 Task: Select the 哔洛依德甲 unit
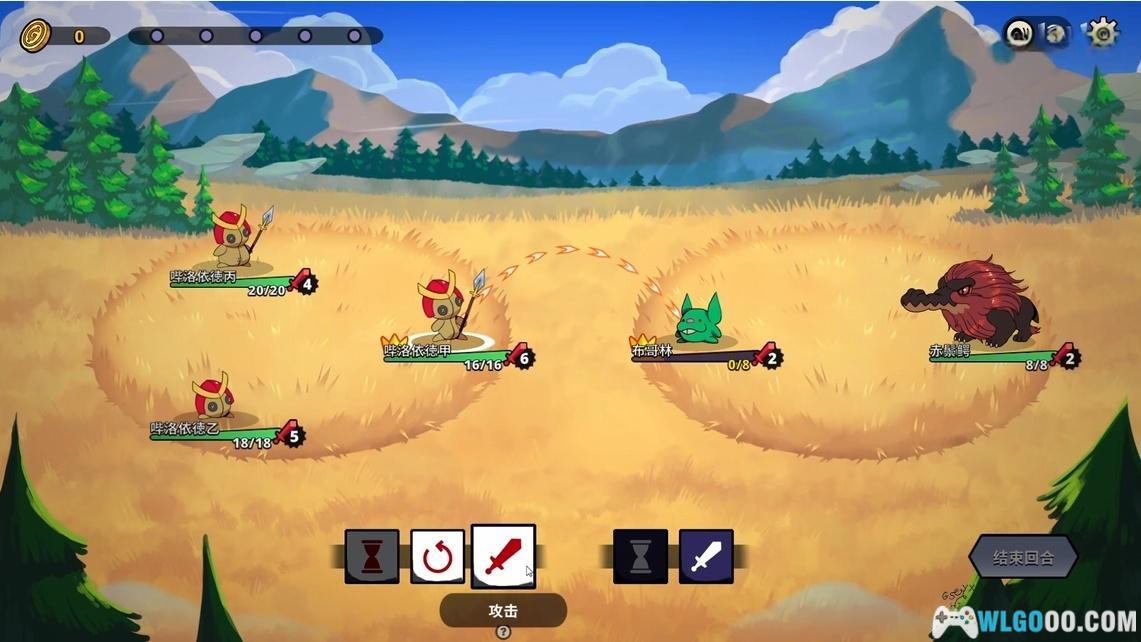pyautogui.click(x=444, y=305)
